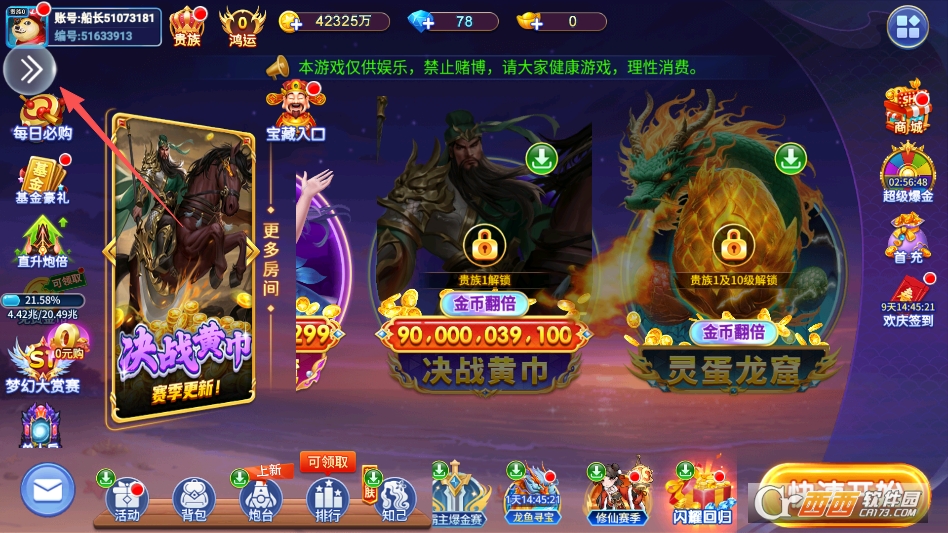The width and height of the screenshot is (948, 533).
Task: Open the 贵族 noble VIP icon
Action: tap(187, 24)
